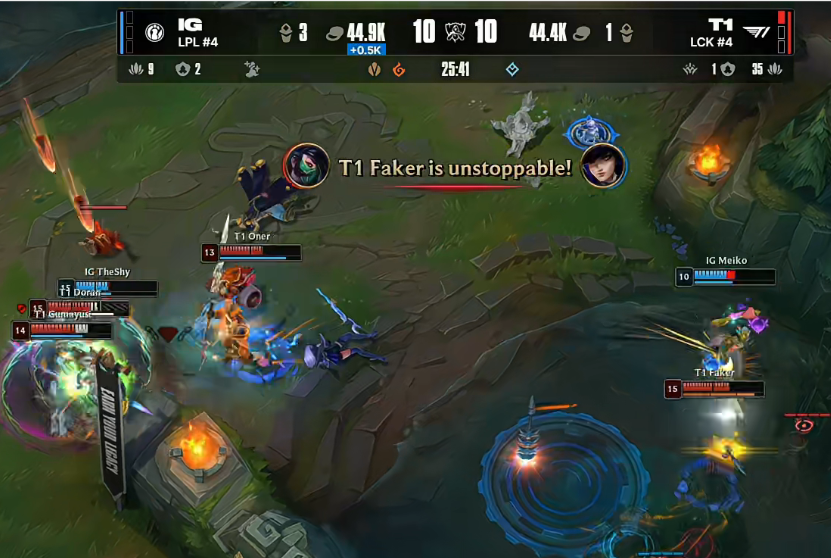Select the Worlds trophy emblem between the kill scores

tap(455, 32)
